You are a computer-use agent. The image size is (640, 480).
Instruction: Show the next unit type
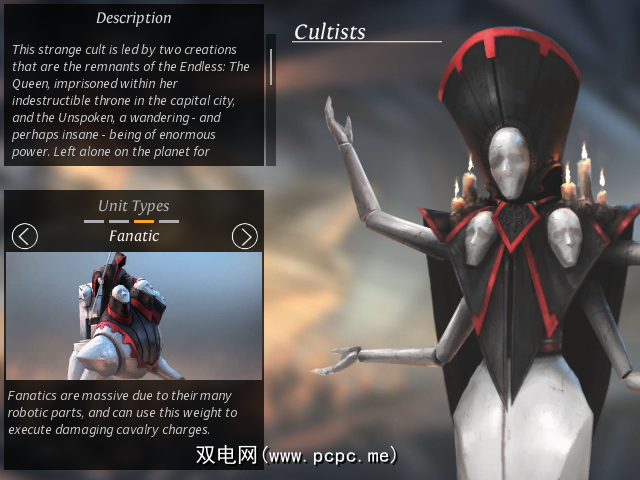click(244, 236)
